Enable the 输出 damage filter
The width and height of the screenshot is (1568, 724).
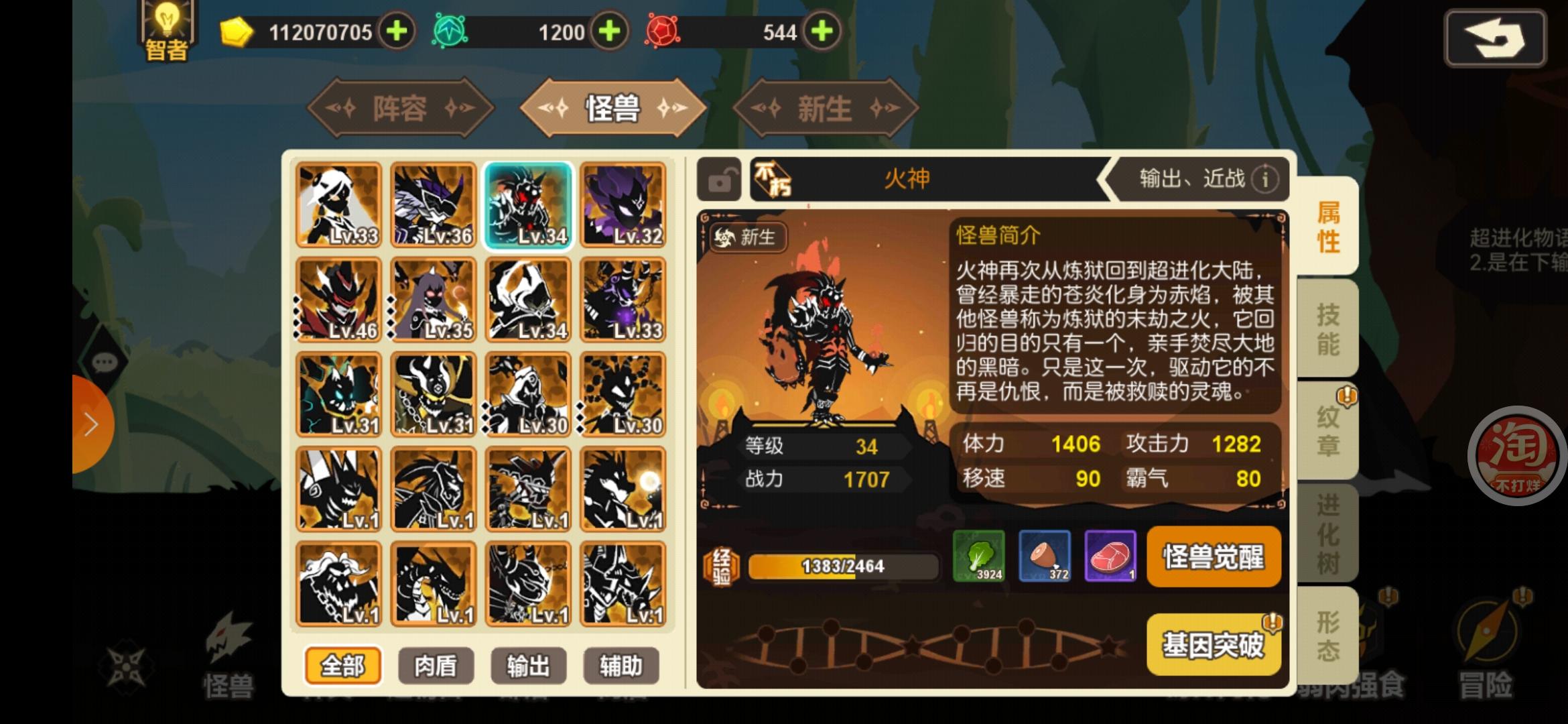click(x=529, y=666)
